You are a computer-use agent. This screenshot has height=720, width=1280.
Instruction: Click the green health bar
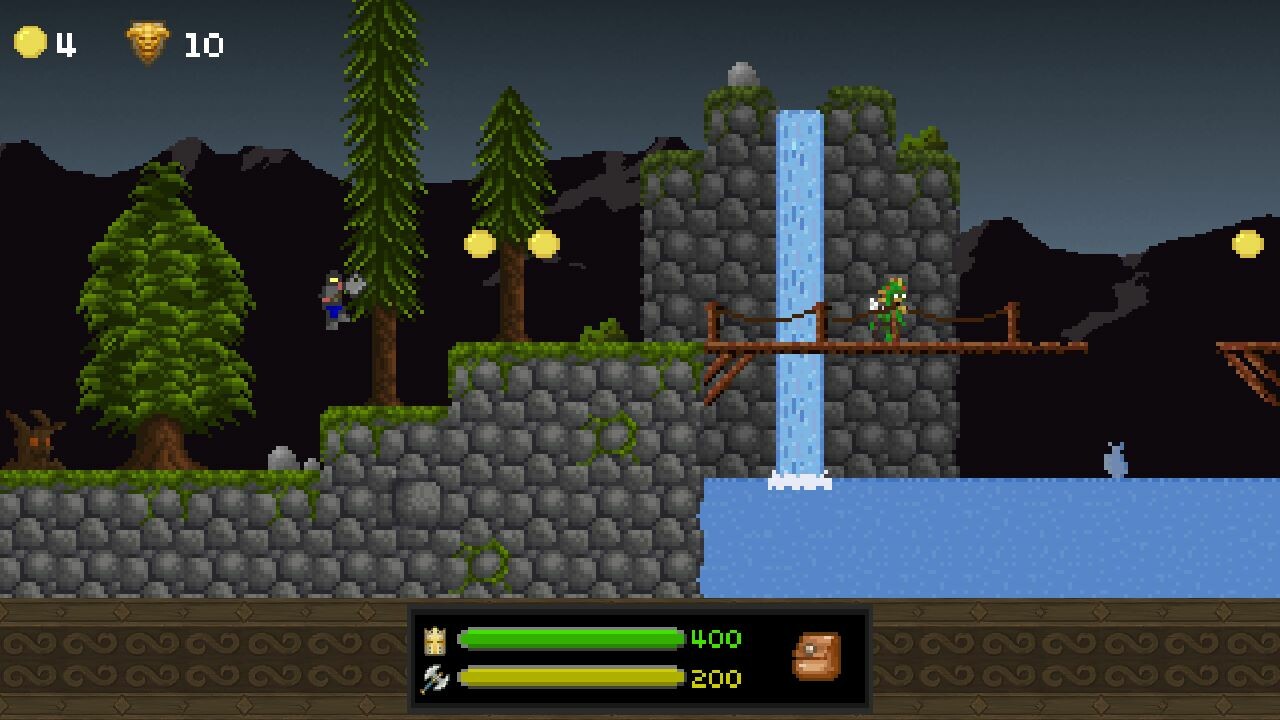tap(570, 640)
